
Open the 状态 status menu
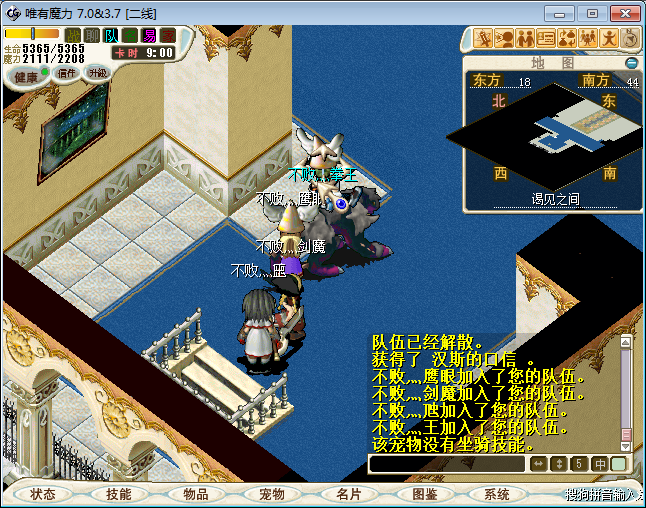pyautogui.click(x=43, y=494)
